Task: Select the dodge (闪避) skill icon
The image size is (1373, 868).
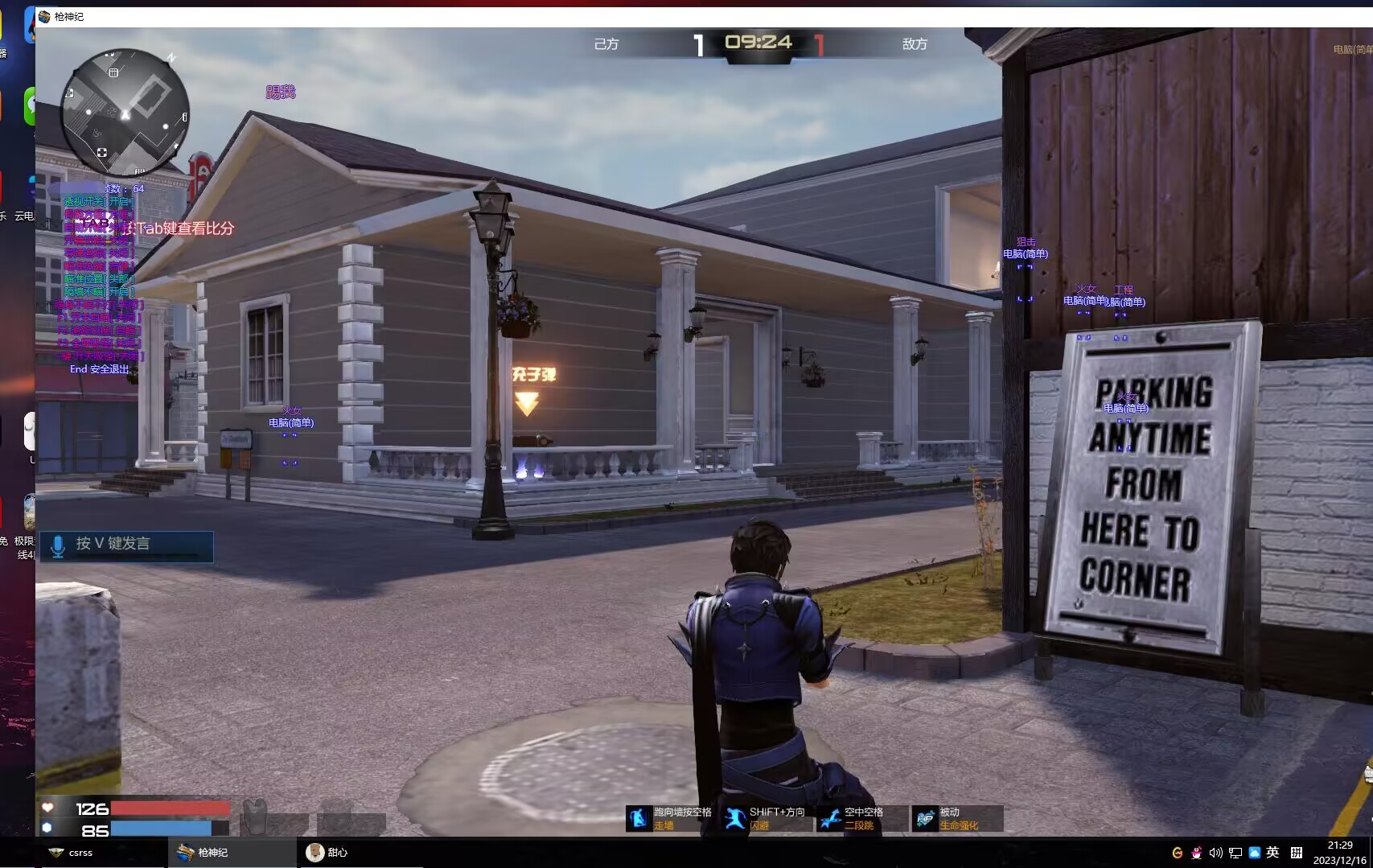Action: [734, 818]
